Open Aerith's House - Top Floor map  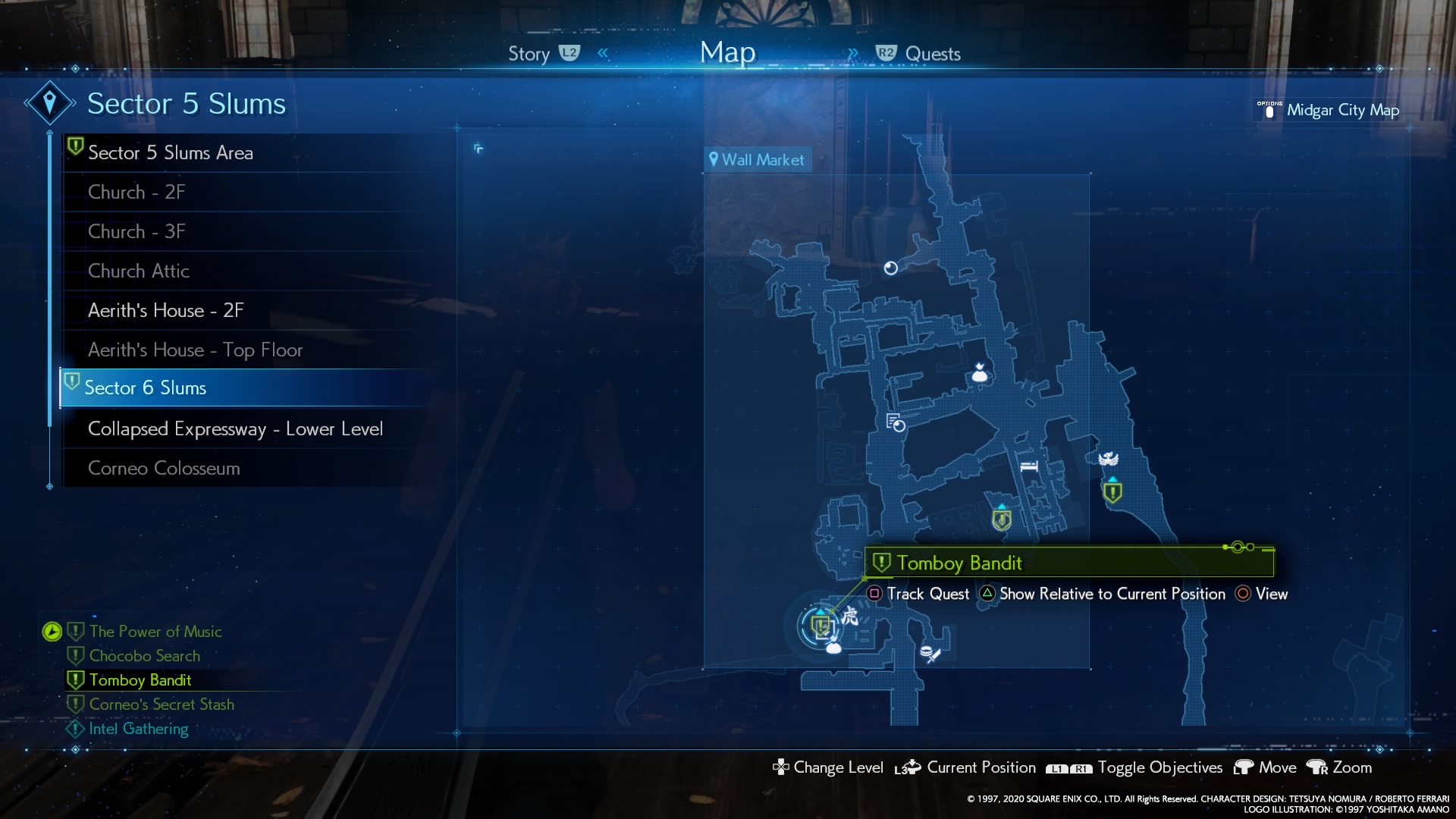(195, 350)
